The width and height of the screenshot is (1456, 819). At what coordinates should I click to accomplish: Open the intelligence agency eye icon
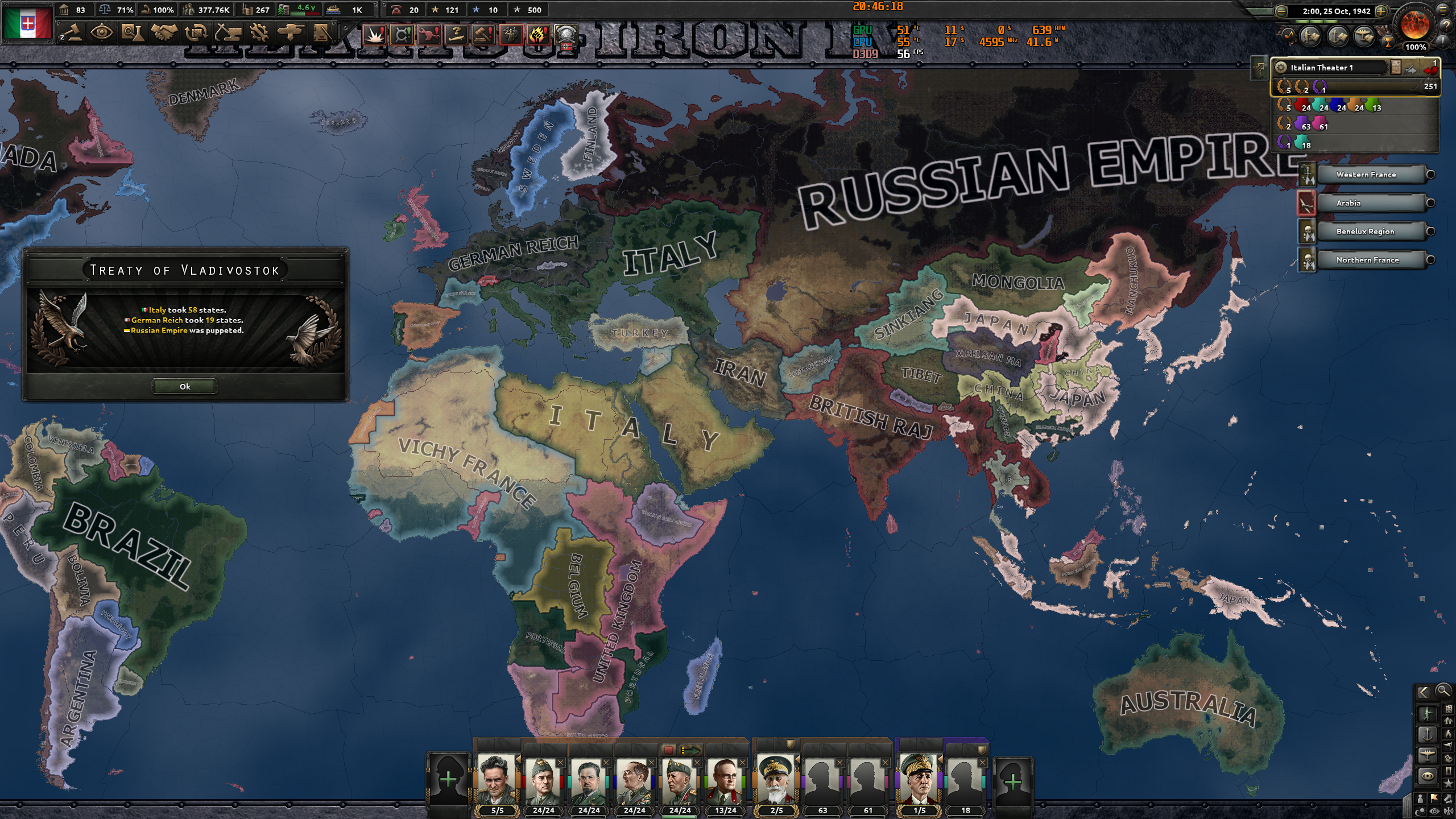tap(101, 33)
